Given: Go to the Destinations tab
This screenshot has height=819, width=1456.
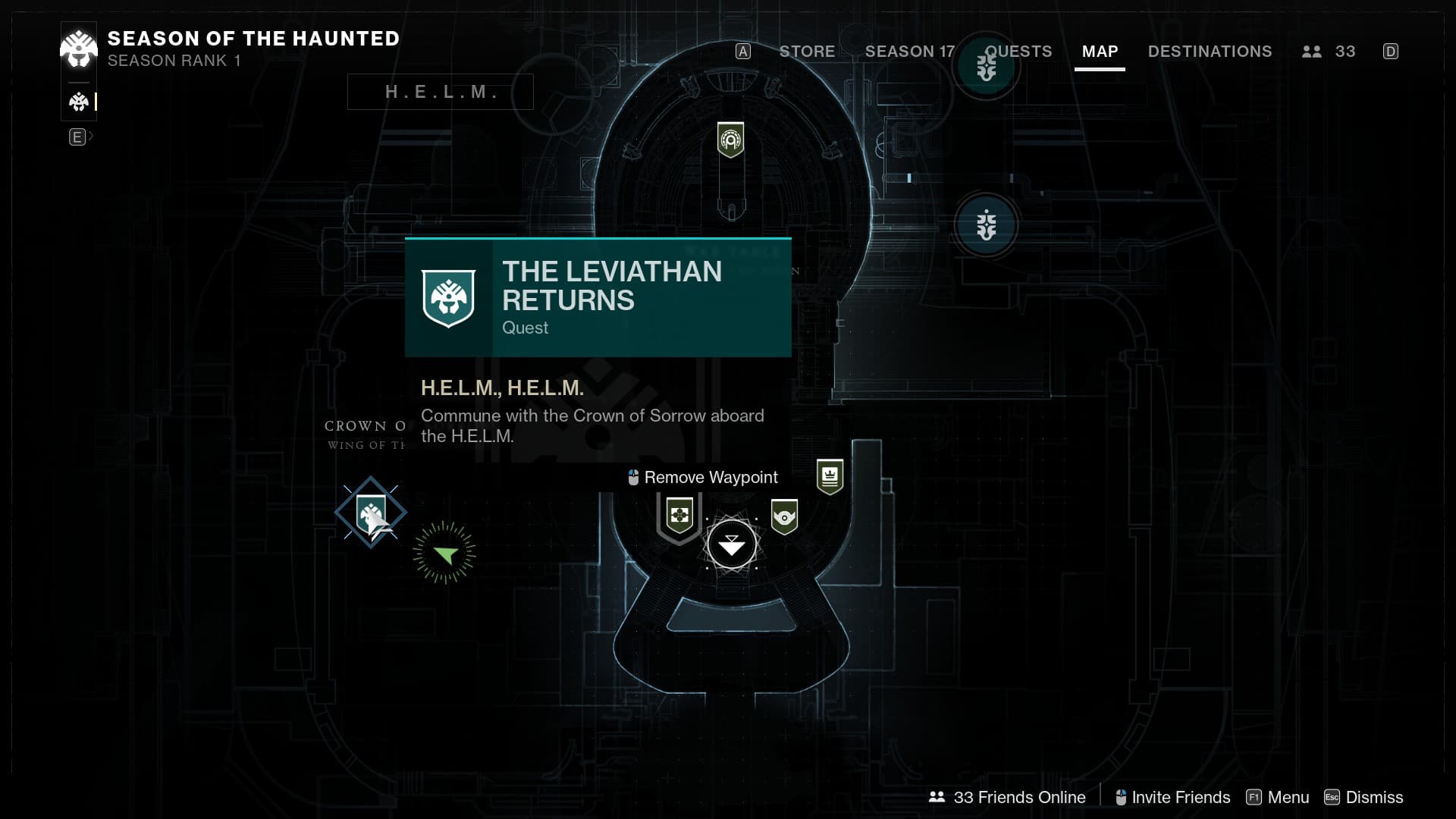Looking at the screenshot, I should coord(1210,52).
